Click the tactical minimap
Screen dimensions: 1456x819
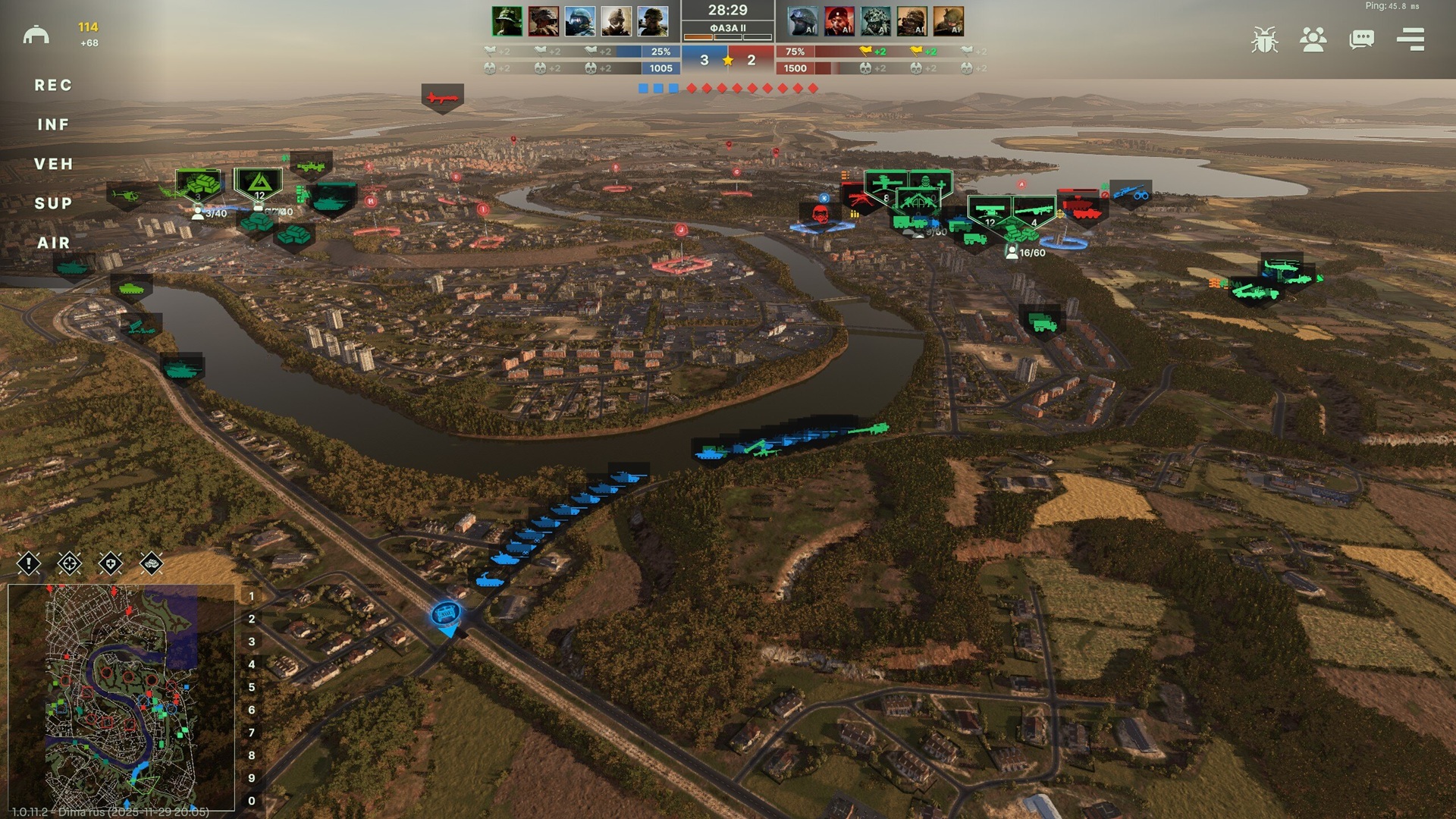pyautogui.click(x=121, y=696)
